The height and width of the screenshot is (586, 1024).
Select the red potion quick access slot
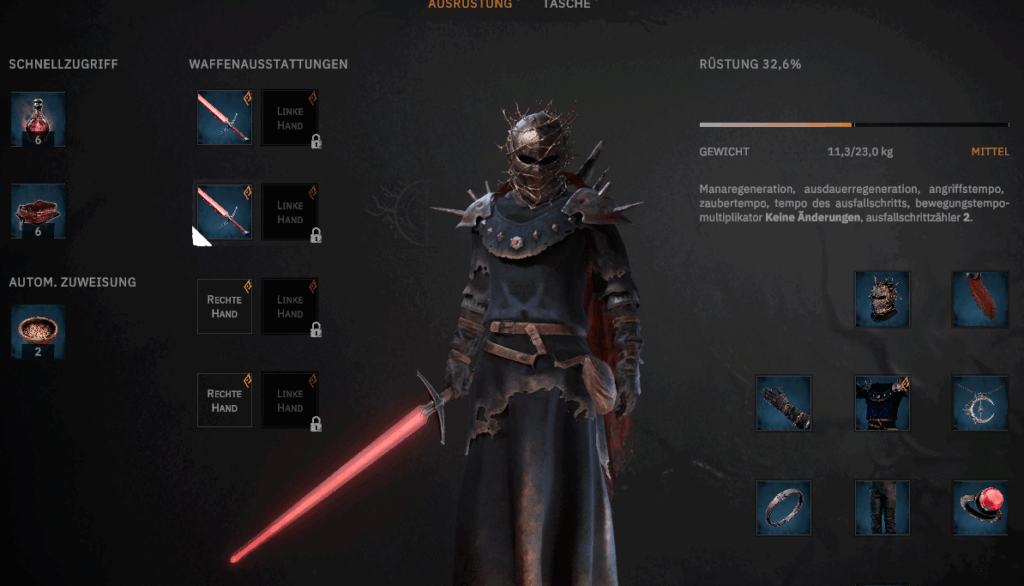click(x=38, y=119)
